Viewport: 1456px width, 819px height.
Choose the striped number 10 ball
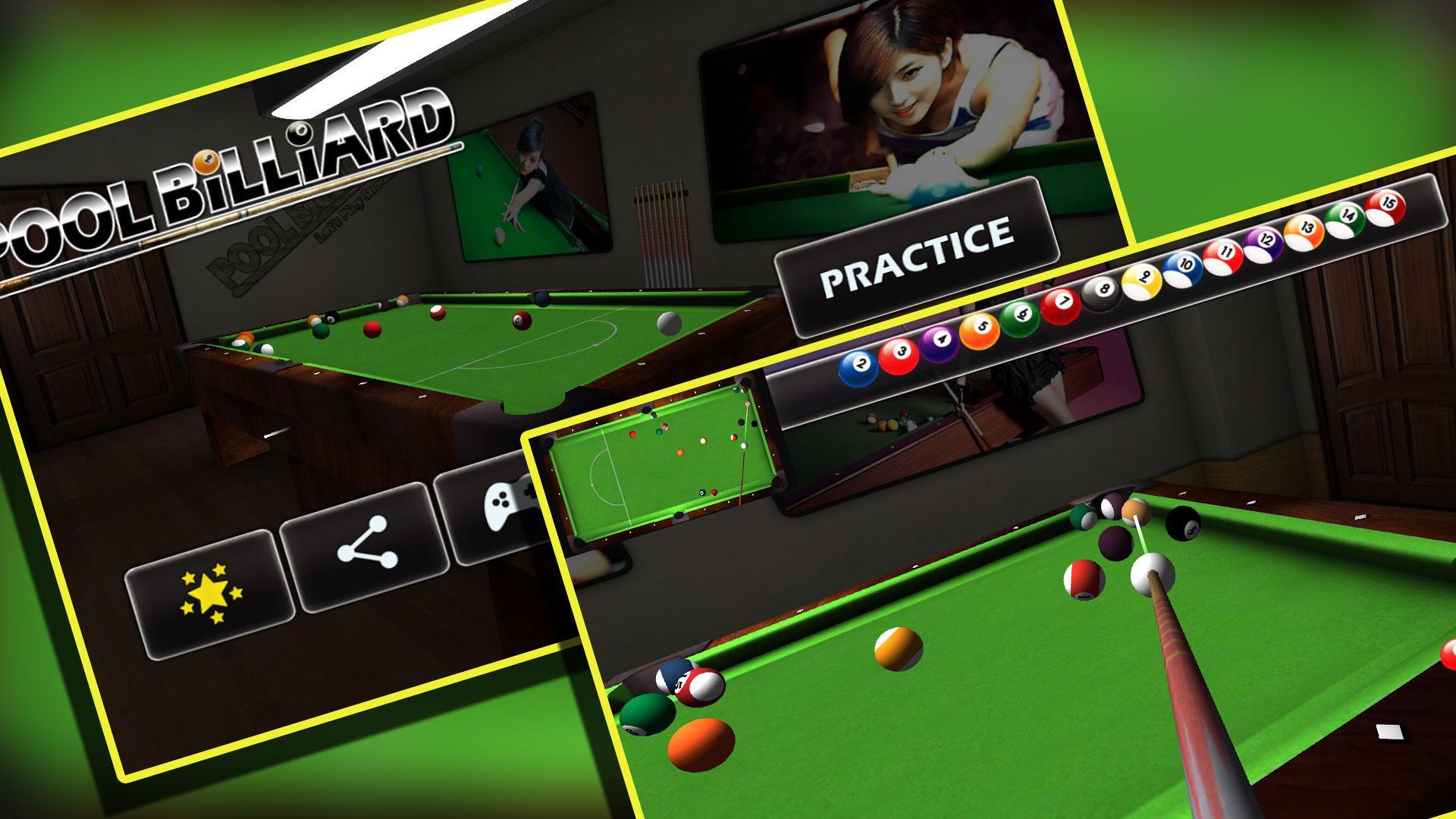point(1186,265)
